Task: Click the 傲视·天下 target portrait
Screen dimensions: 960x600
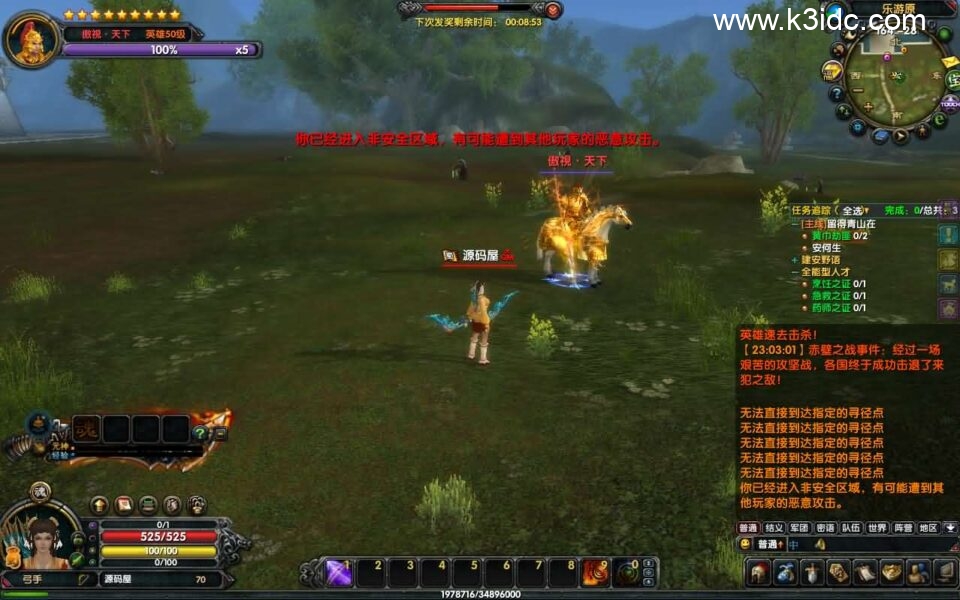Action: [32, 40]
